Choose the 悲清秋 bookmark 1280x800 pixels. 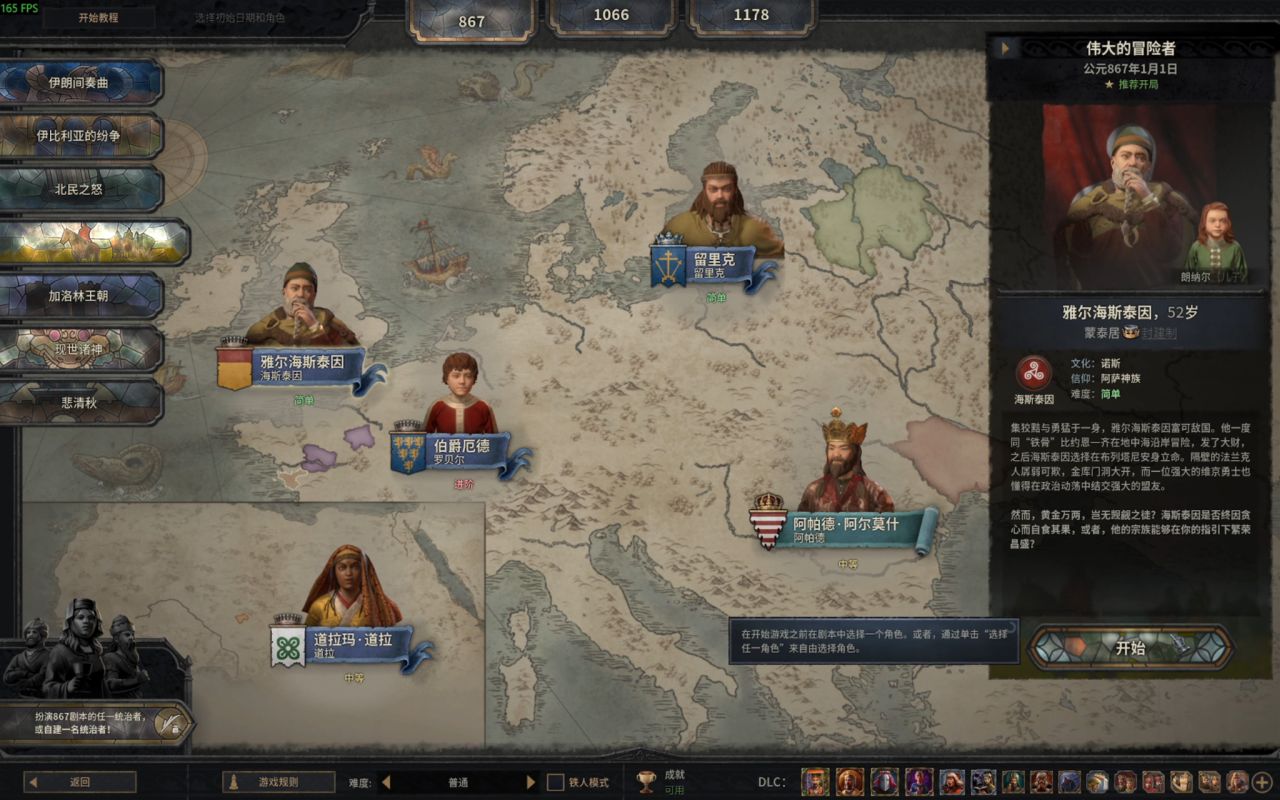(80, 402)
